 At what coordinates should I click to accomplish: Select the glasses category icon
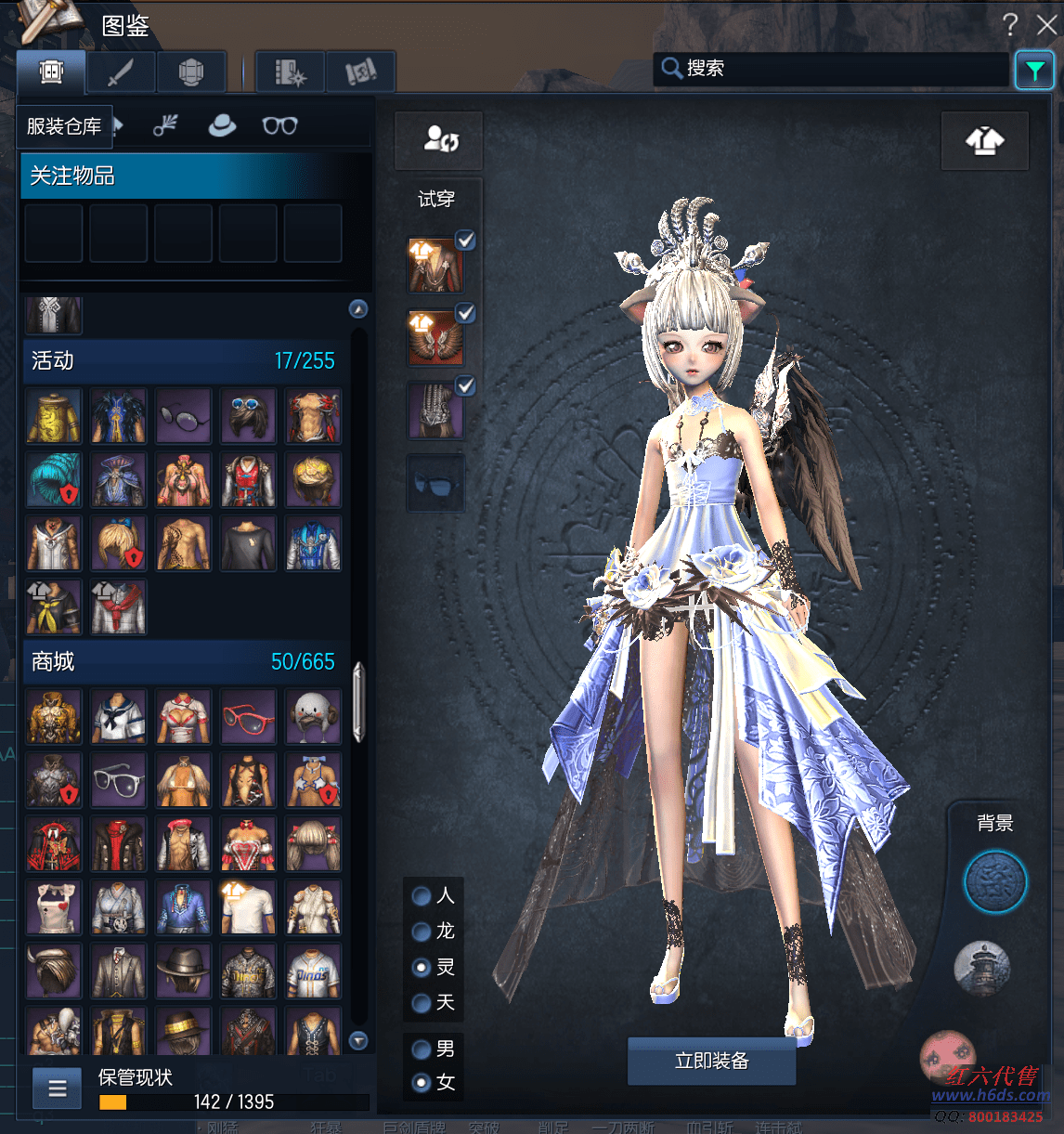[x=279, y=125]
